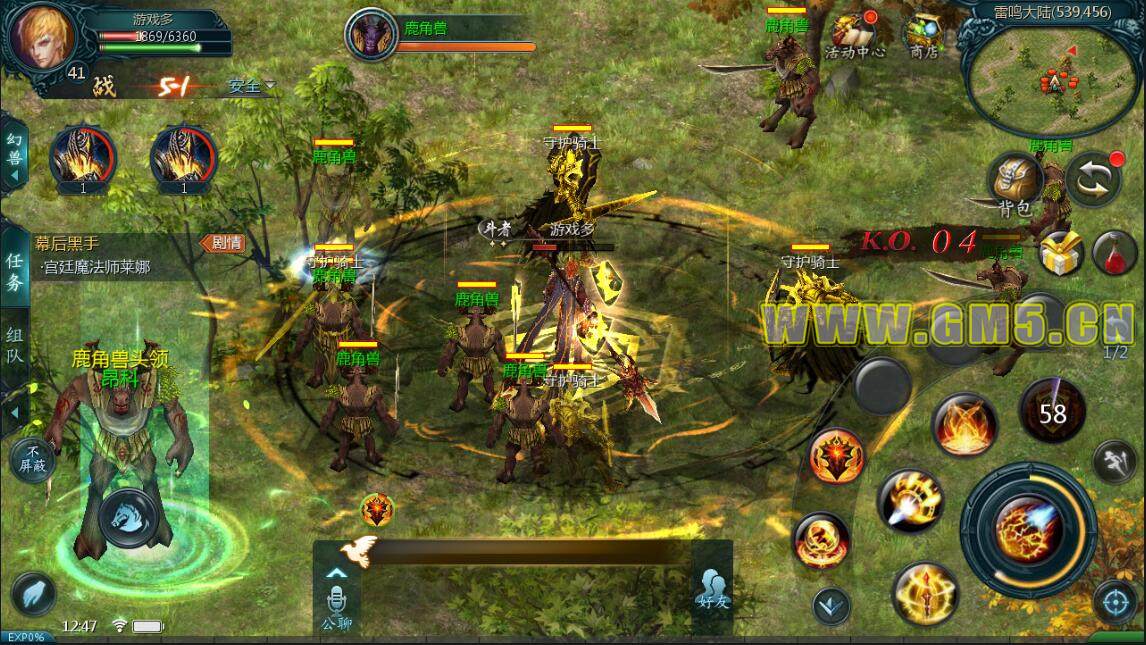Image resolution: width=1146 pixels, height=645 pixels.
Task: Open the 背包 backpack
Action: coord(1014,184)
